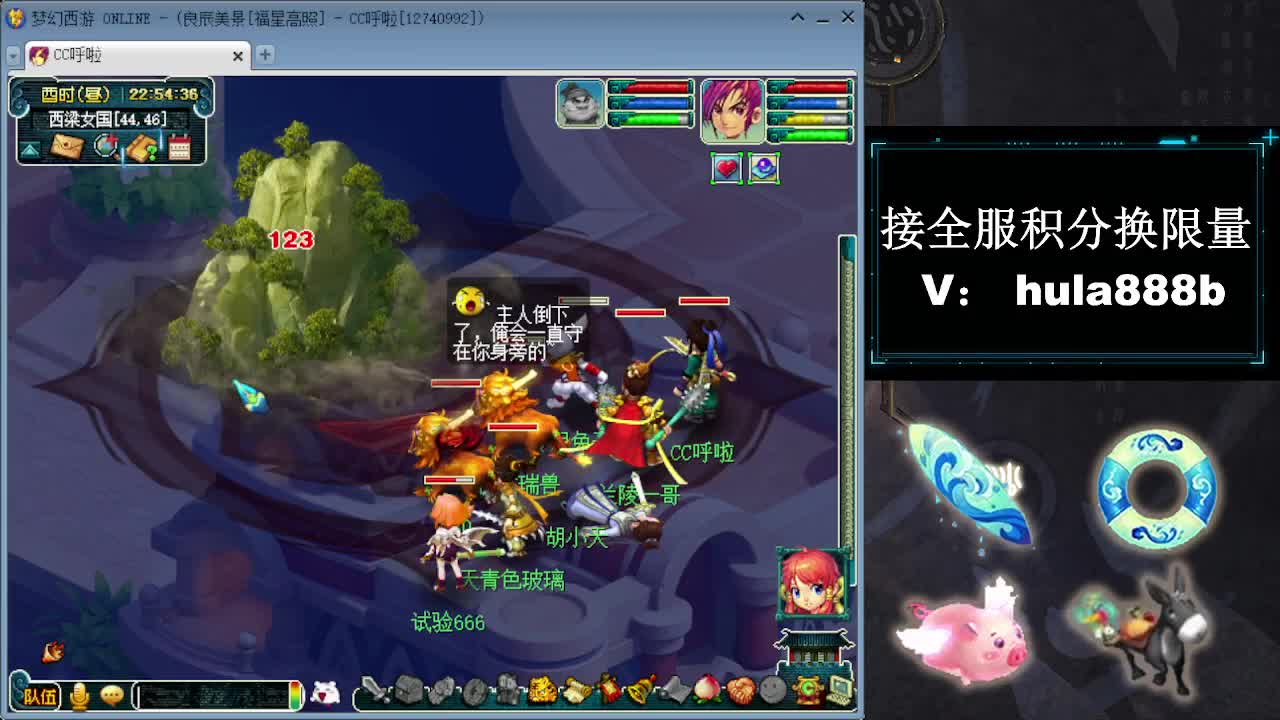The image size is (1280, 720).
Task: Open the compass map icon below the location name
Action: pyautogui.click(x=106, y=147)
